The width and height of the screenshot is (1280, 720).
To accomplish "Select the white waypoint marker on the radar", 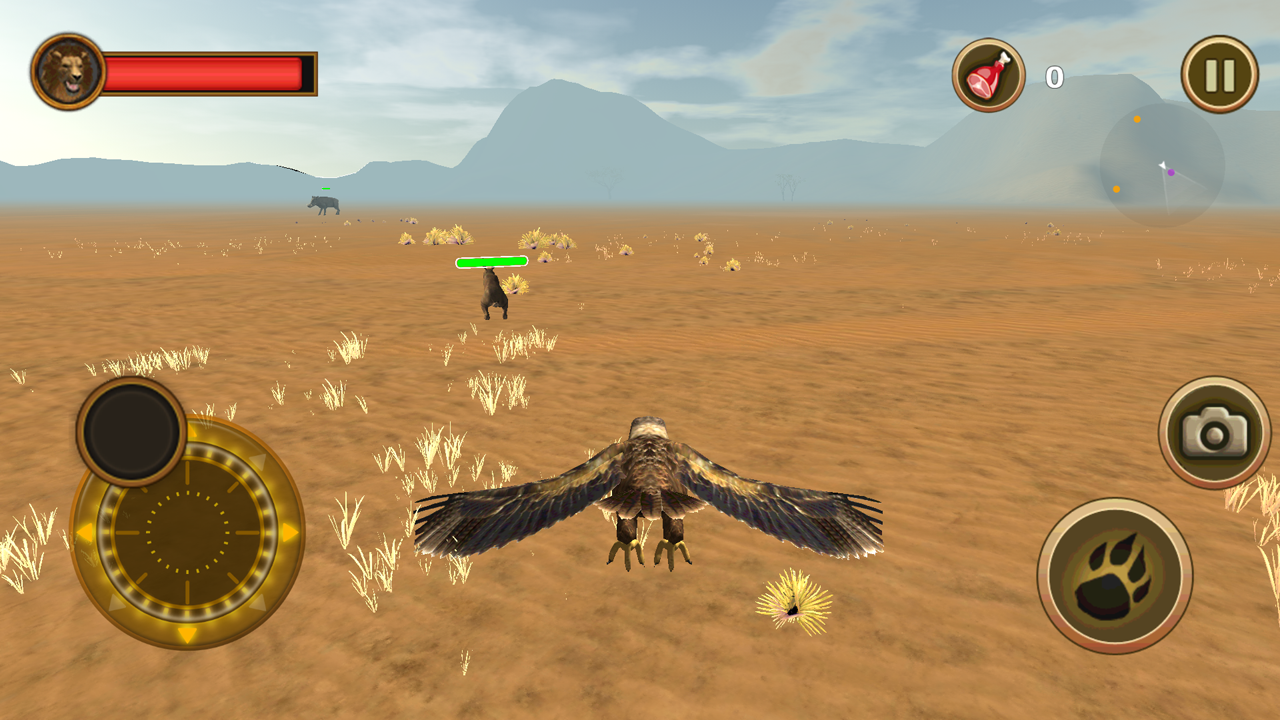I will tap(1162, 165).
